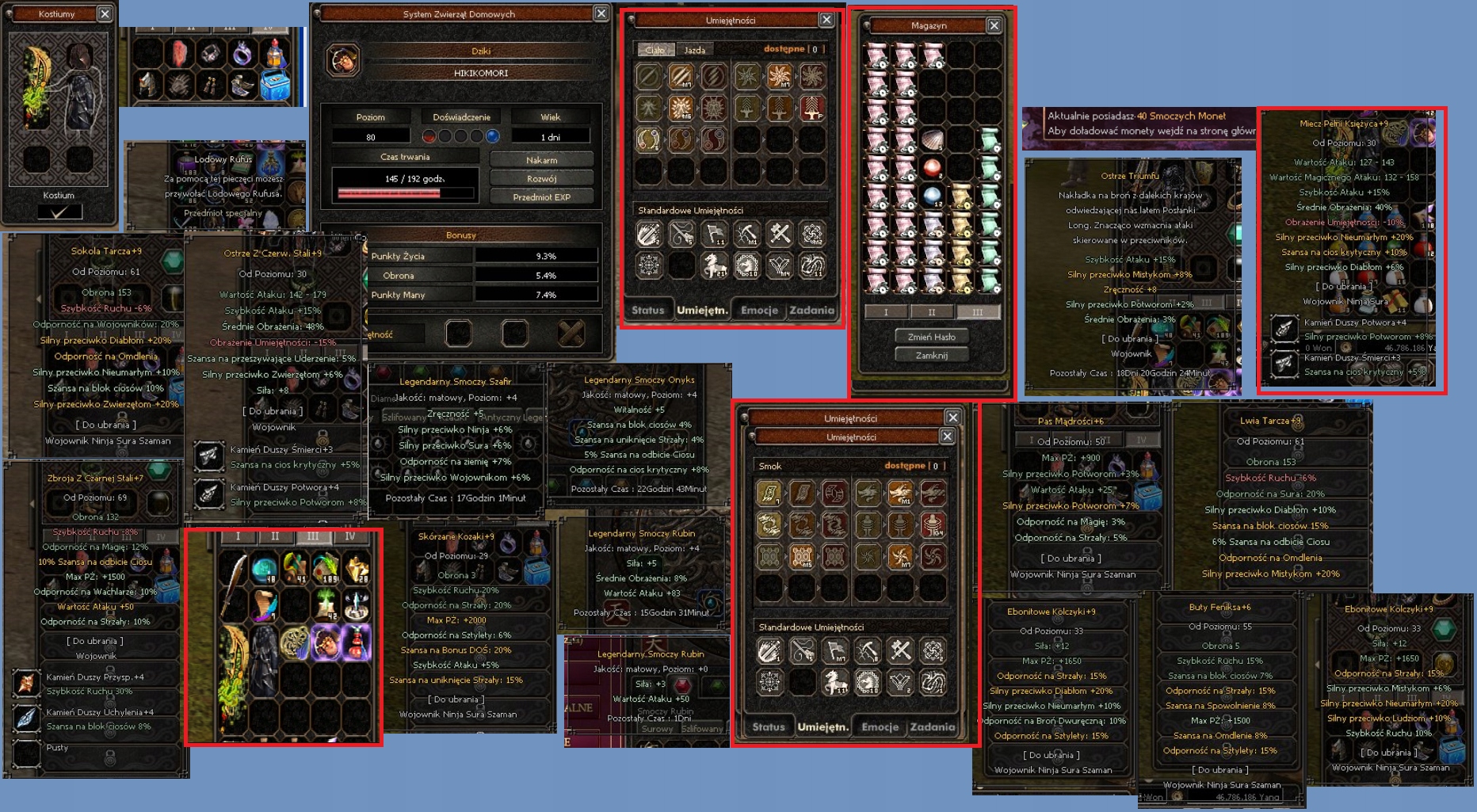This screenshot has height=812, width=1477.
Task: Close the Magazyn storage window
Action: point(994,25)
